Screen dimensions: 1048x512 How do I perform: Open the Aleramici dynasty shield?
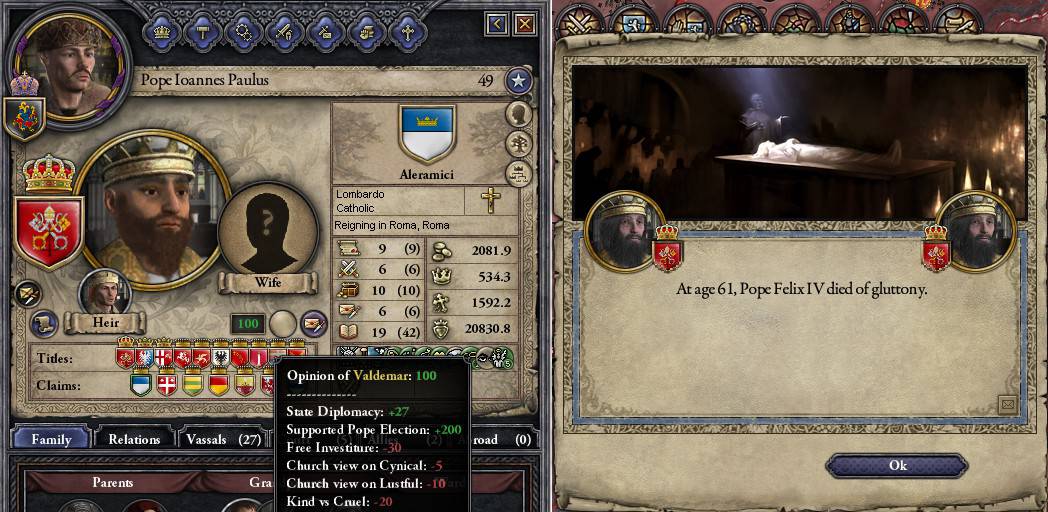pos(427,133)
